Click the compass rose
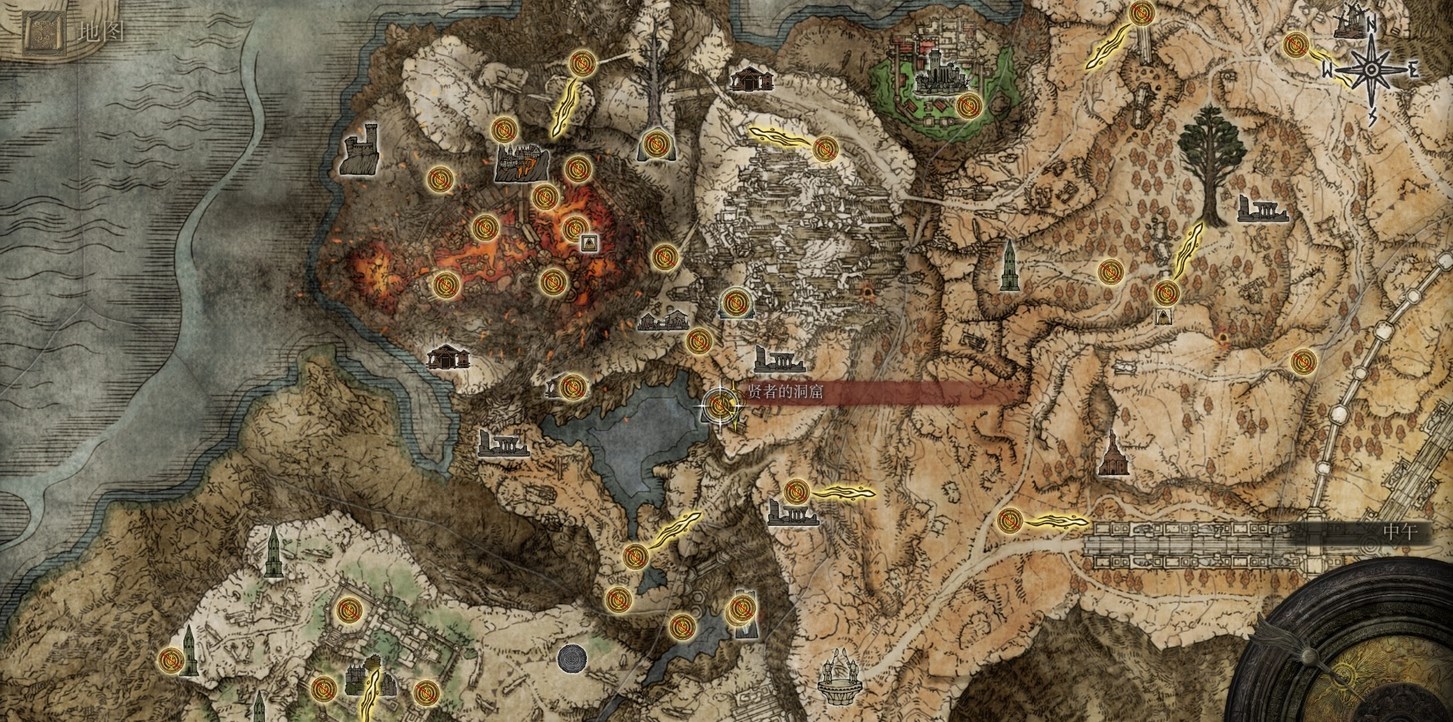The image size is (1453, 722). tap(1371, 68)
